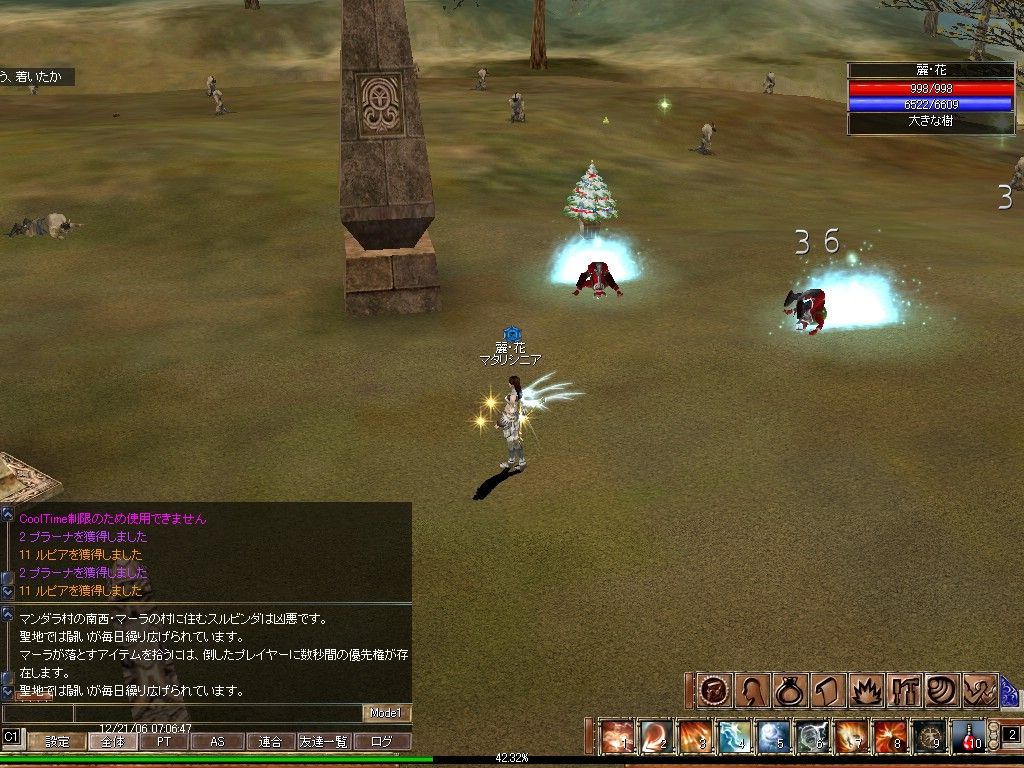Image resolution: width=1024 pixels, height=768 pixels.
Task: Open the head silhouette character menu
Action: [x=749, y=691]
